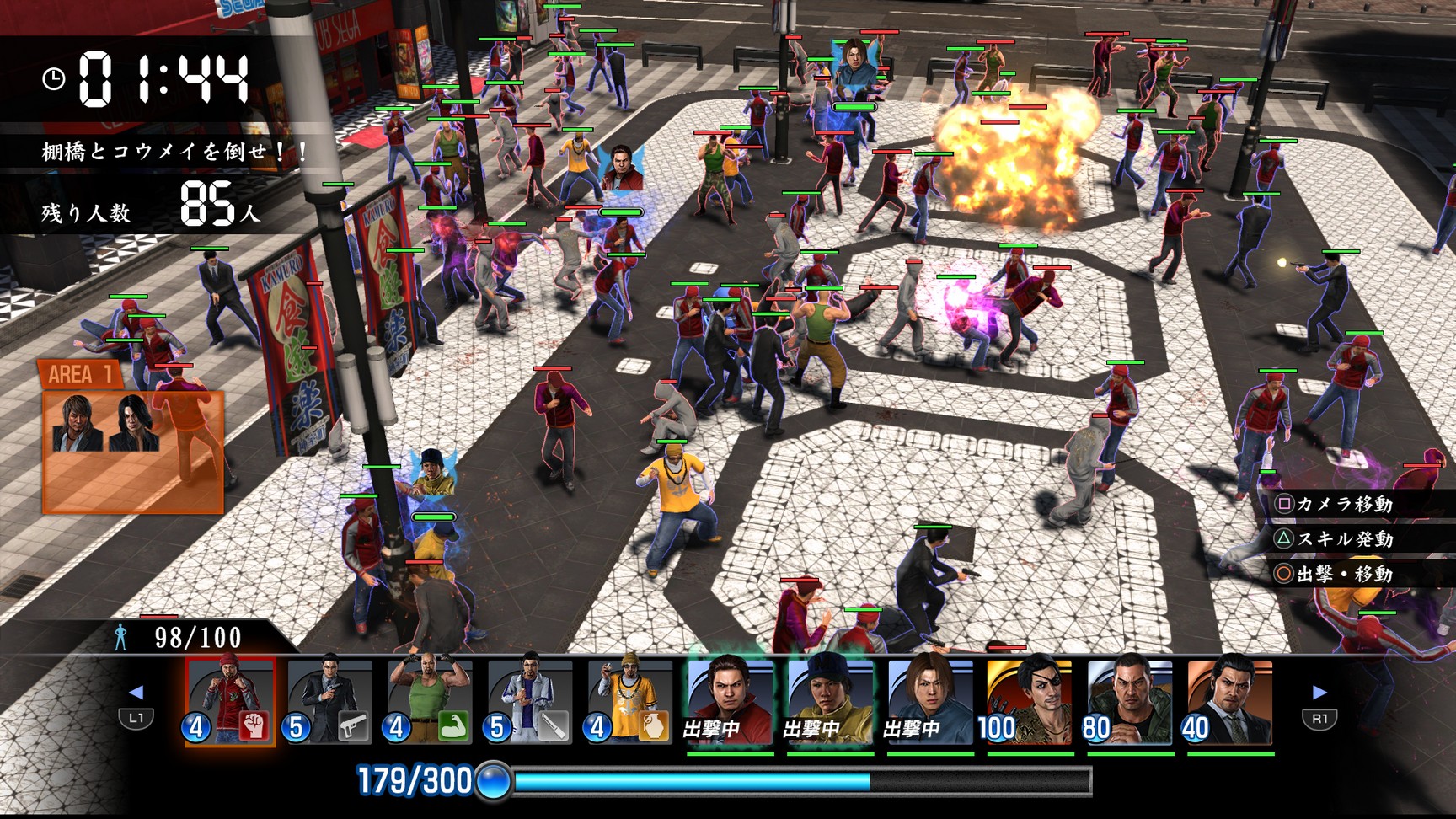Select the red-jacket brawler unit card
Screen dimensions: 1456x819
(230, 701)
